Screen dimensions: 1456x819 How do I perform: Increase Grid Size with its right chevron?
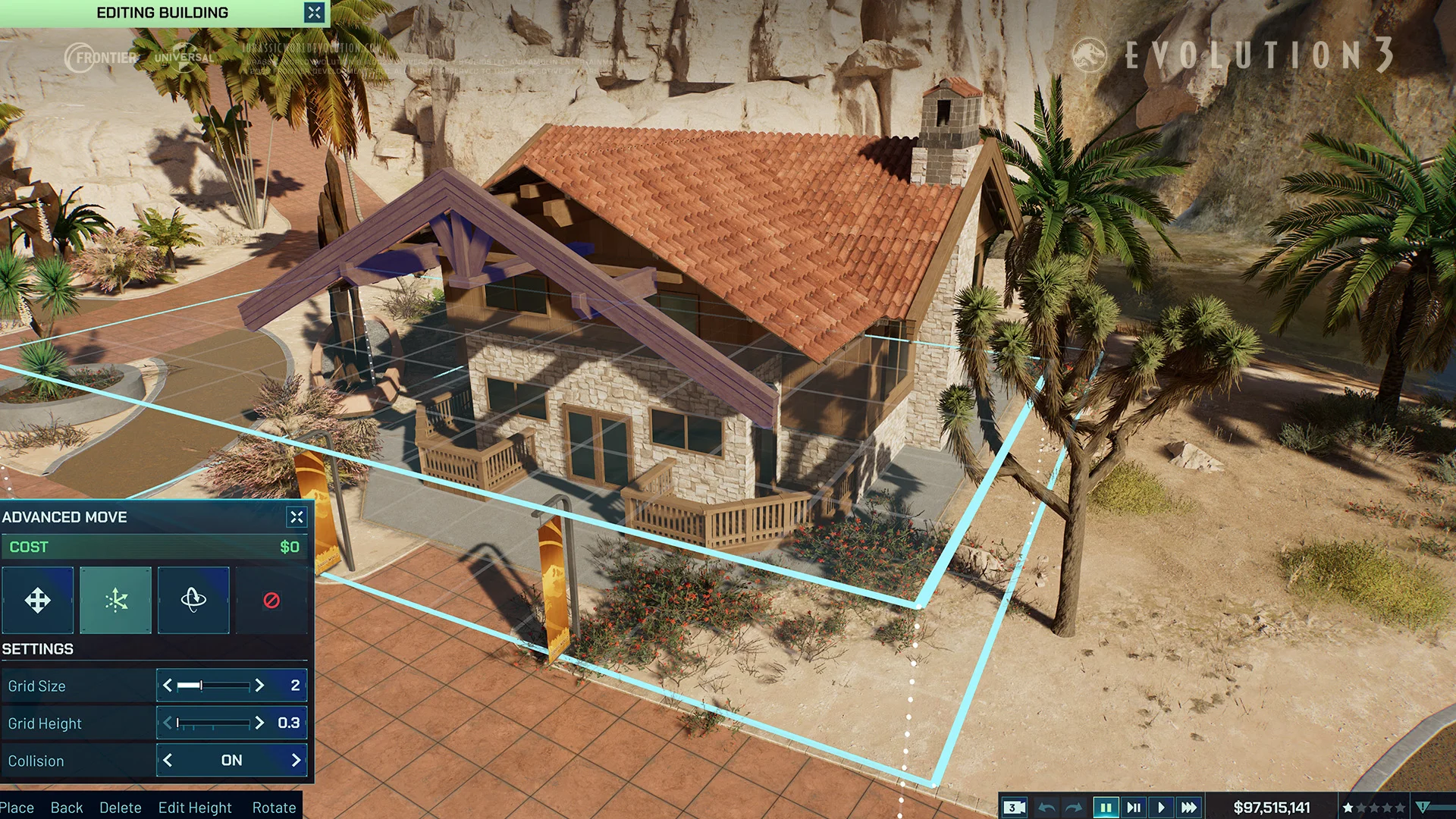pyautogui.click(x=262, y=686)
